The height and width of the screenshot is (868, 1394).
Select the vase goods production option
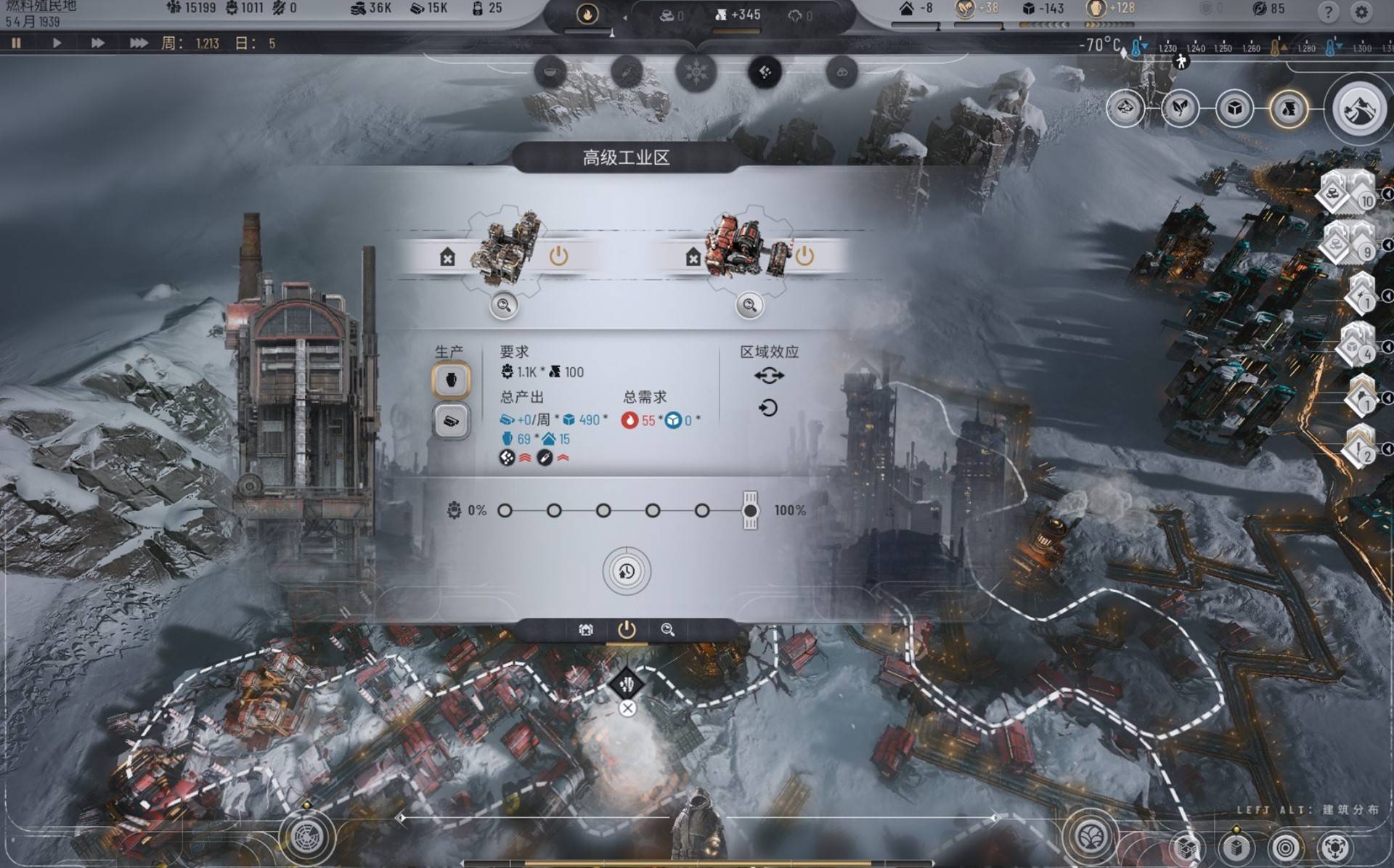451,380
